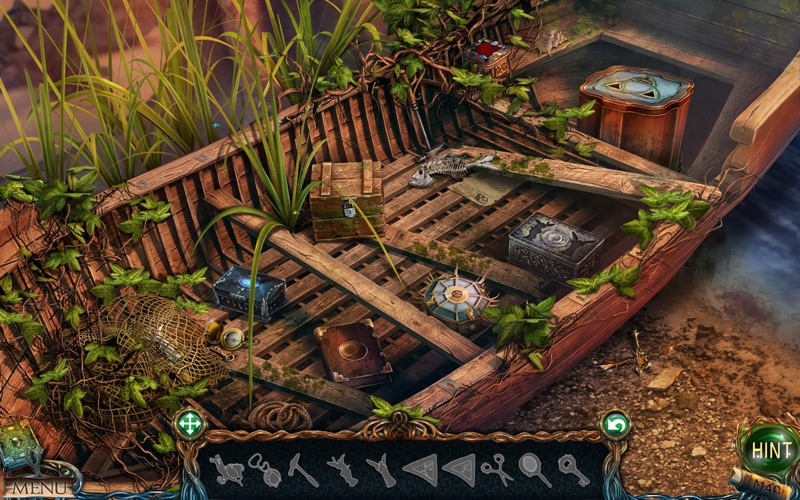Click the green curved-arrow back button
Viewport: 800px width, 500px height.
pos(615,425)
